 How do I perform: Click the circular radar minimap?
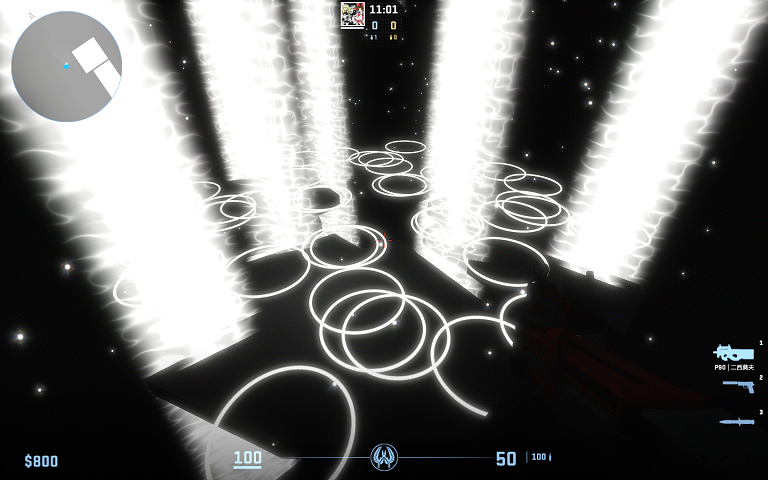[66, 66]
